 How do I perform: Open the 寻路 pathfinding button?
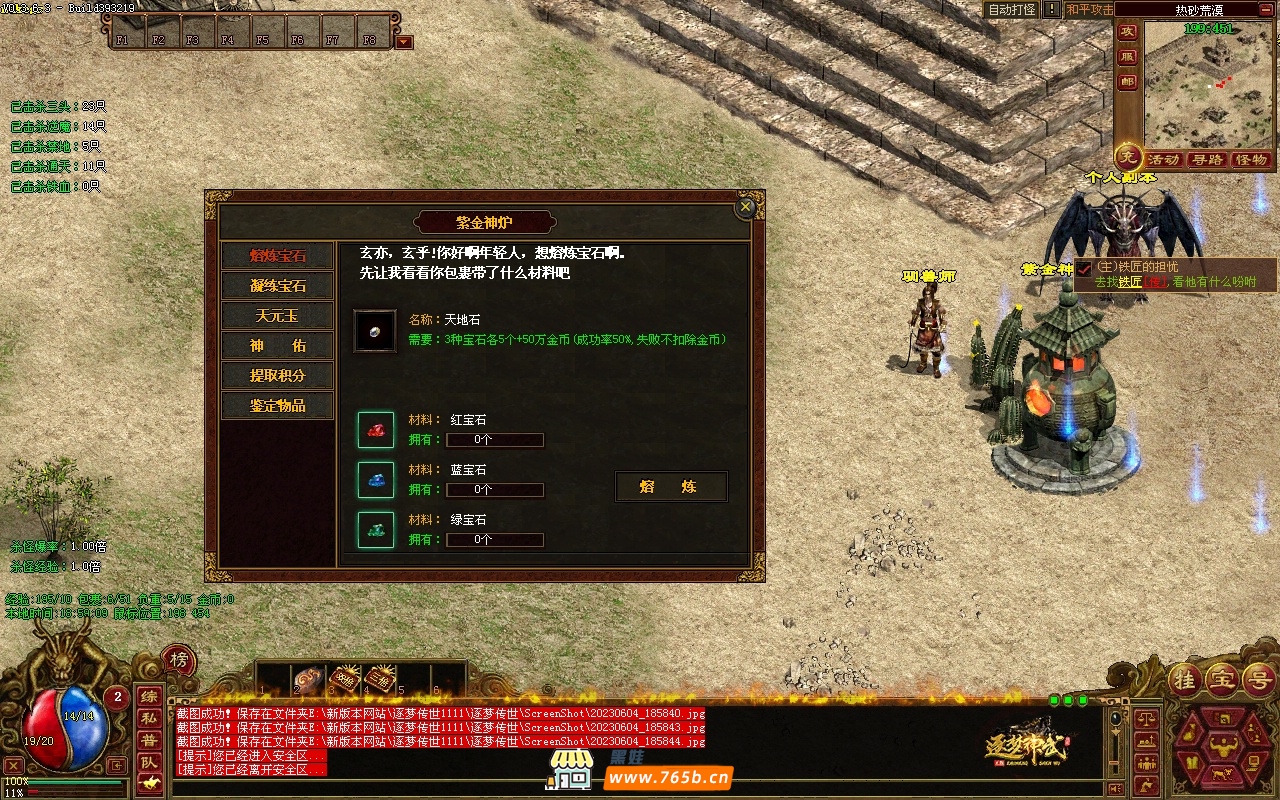tap(1207, 160)
